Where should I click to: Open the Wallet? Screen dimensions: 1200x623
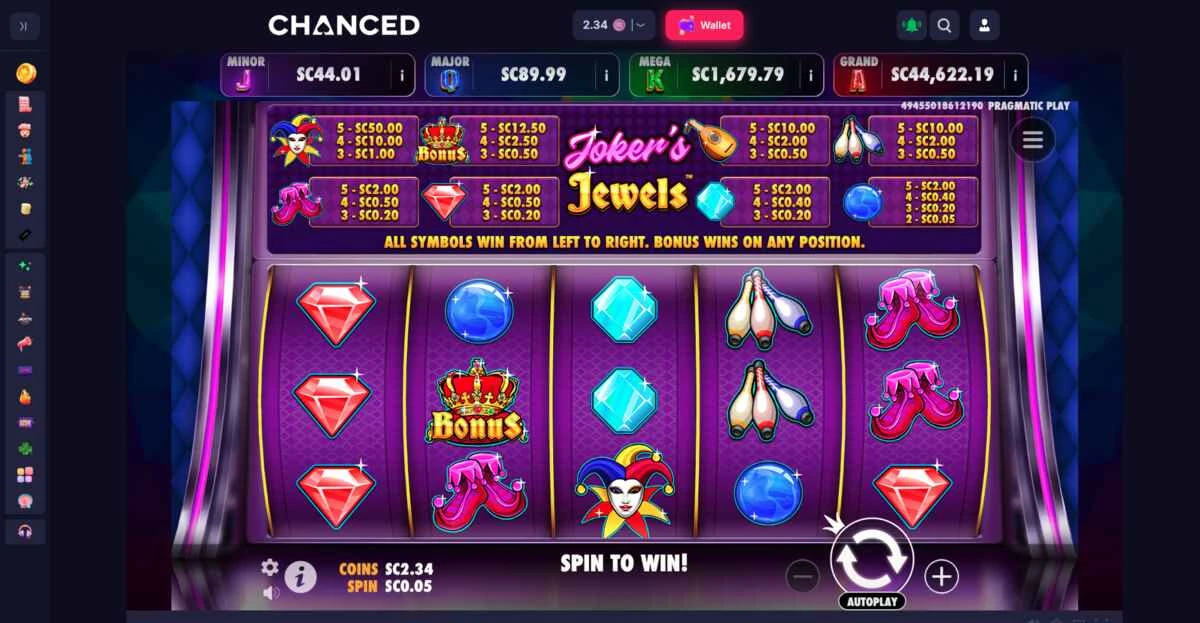704,25
